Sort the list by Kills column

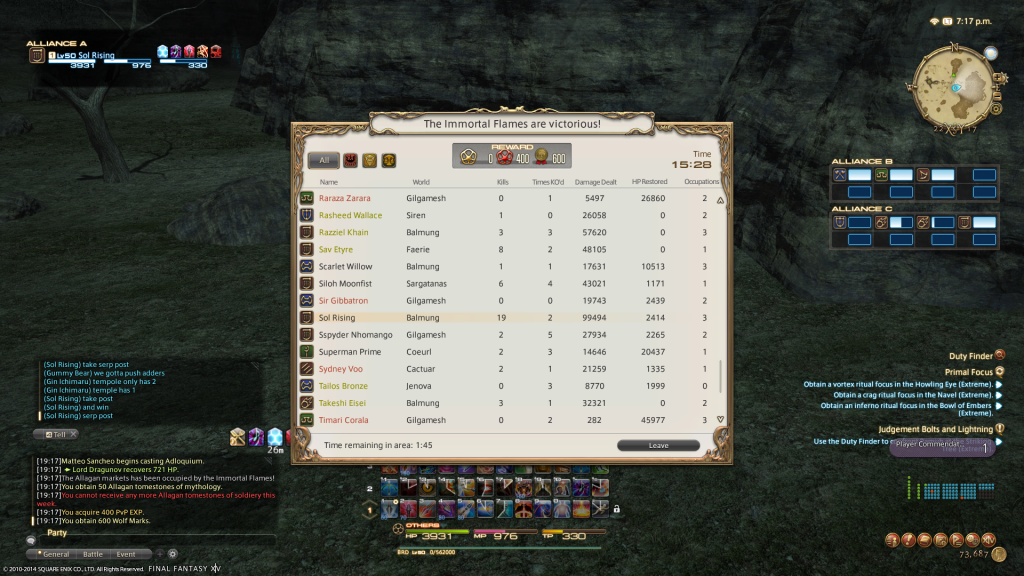pyautogui.click(x=503, y=182)
